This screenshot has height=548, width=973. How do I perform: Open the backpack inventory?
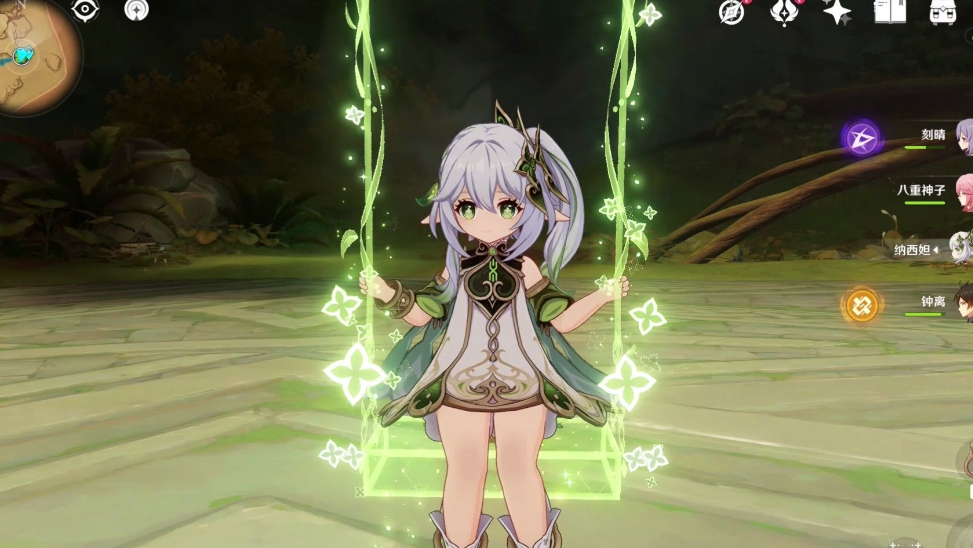(x=942, y=12)
